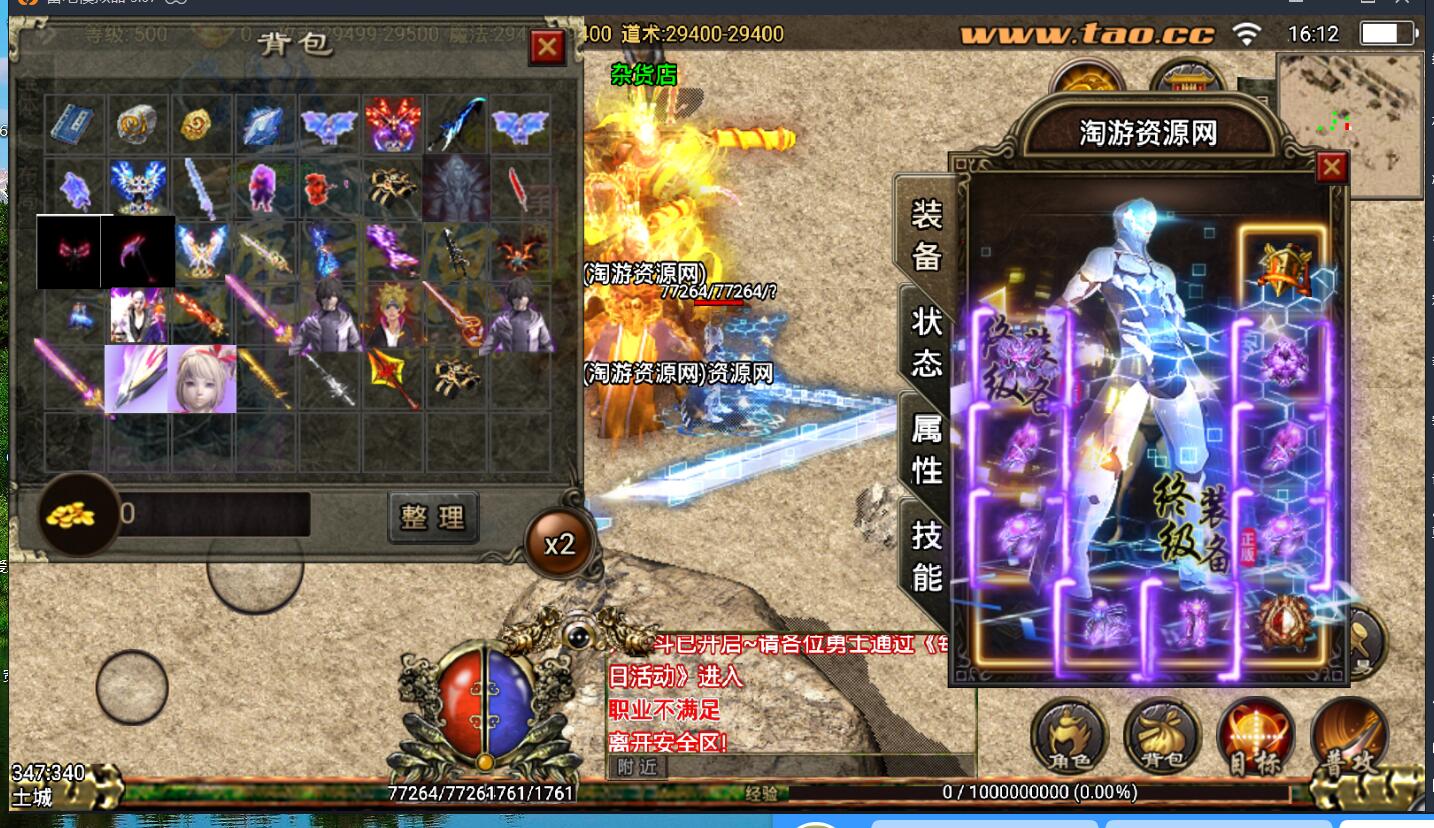Image resolution: width=1434 pixels, height=828 pixels.
Task: Click the 整理 sort button
Action: pyautogui.click(x=433, y=516)
